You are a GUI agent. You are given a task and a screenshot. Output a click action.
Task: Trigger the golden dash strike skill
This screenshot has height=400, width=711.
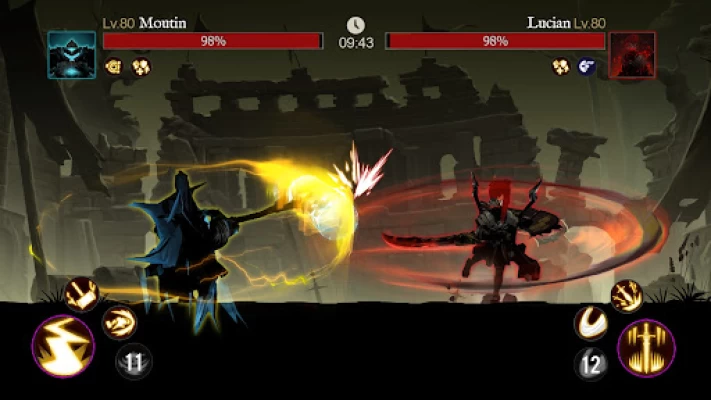118,322
